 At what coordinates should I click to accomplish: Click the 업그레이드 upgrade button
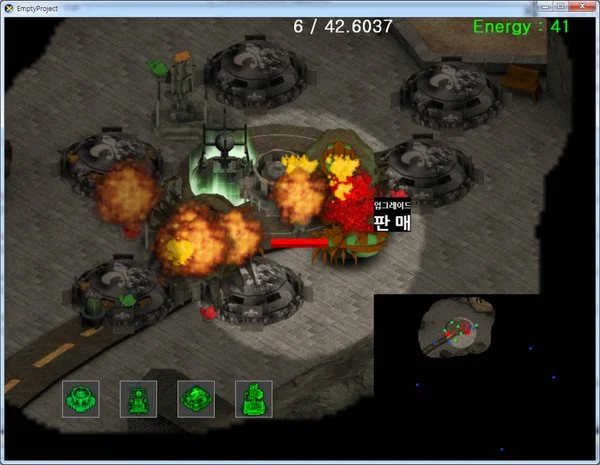coord(392,205)
